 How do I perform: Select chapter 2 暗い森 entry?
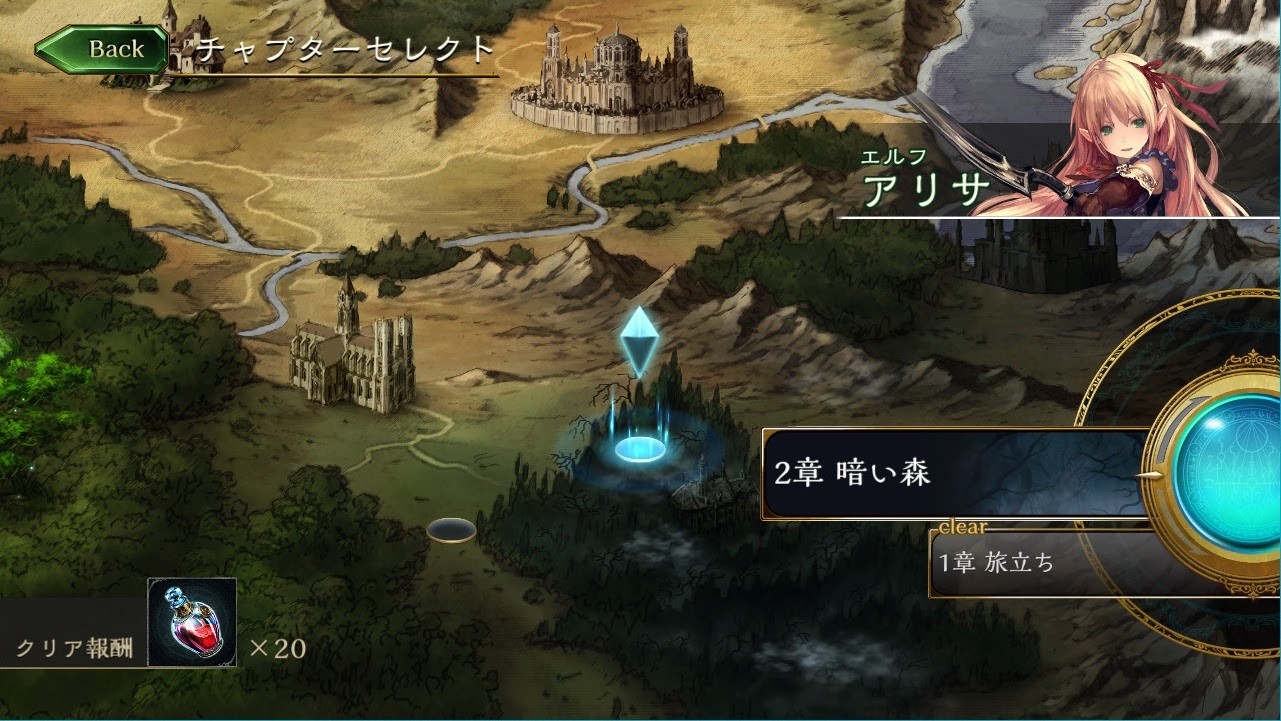tap(955, 473)
